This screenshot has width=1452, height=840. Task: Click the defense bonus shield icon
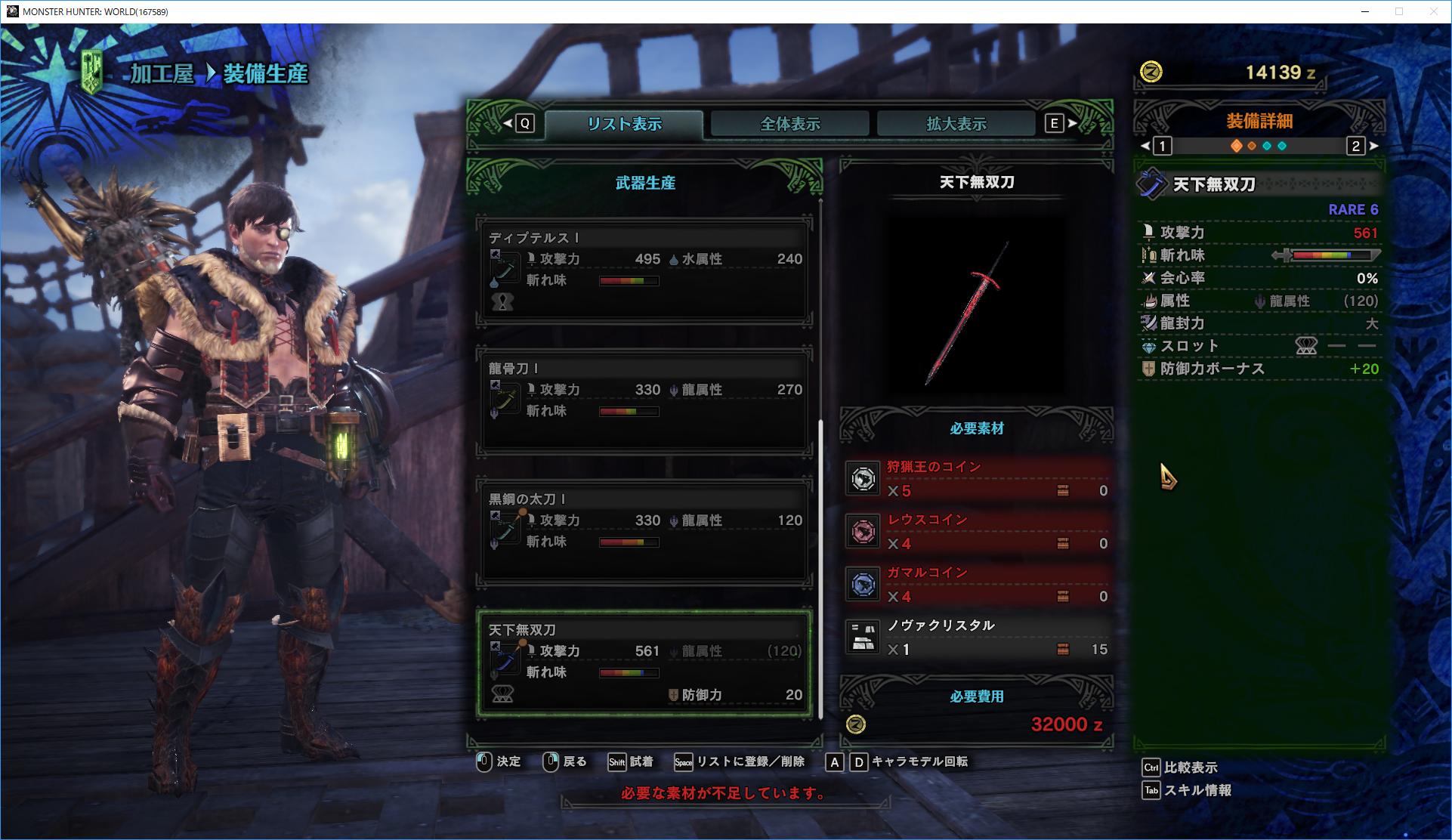[1147, 369]
